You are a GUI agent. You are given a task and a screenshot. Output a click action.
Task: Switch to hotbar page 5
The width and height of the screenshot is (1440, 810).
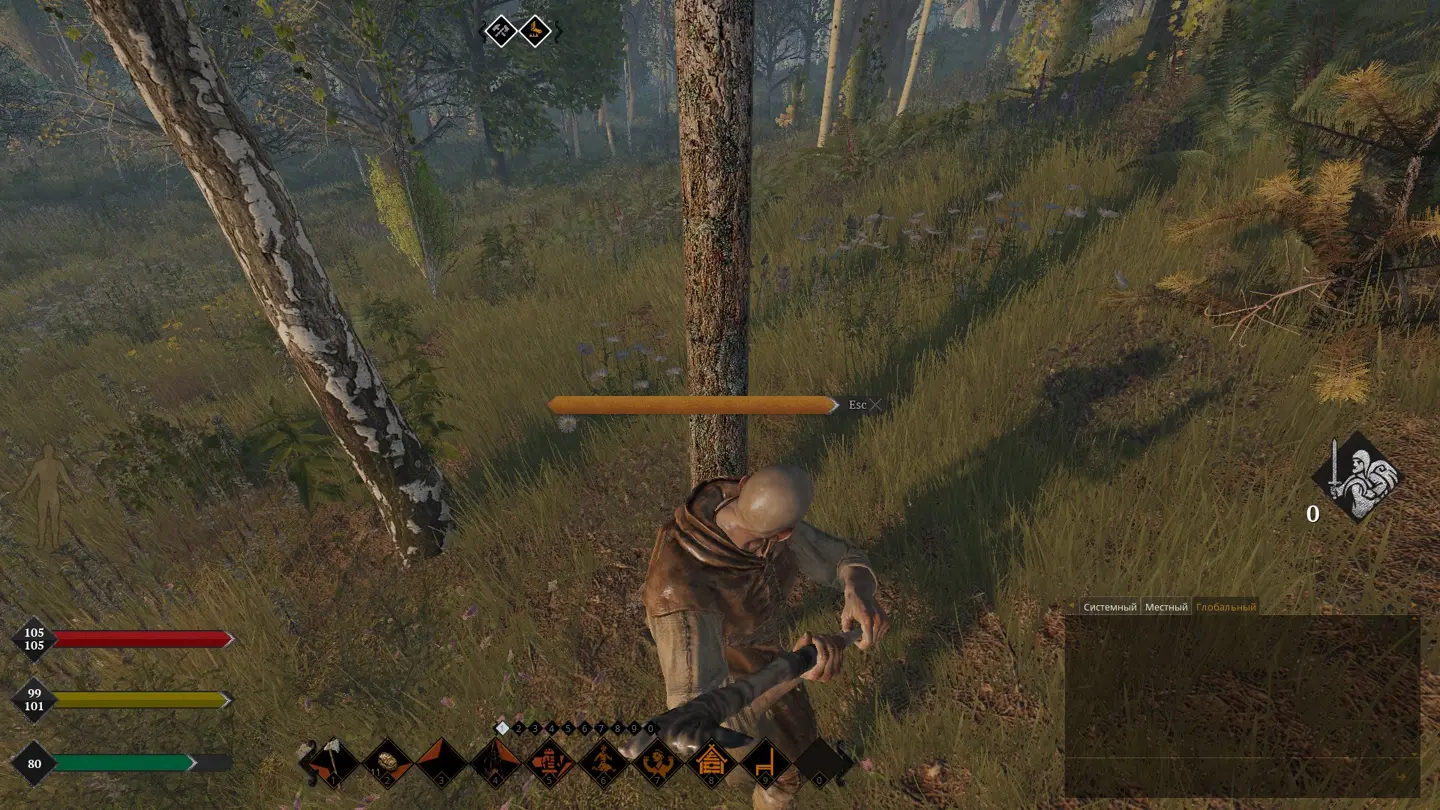pos(568,728)
